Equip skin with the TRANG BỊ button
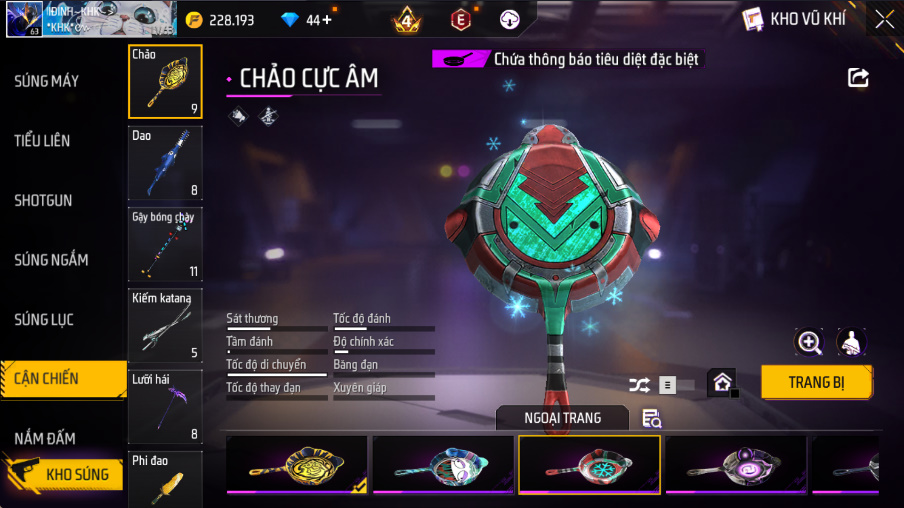This screenshot has width=904, height=508. pos(816,382)
